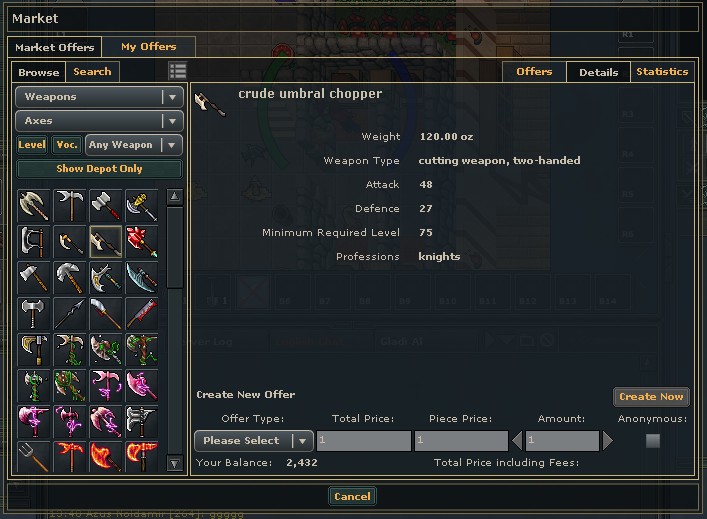Increase the amount with the right arrow

pos(607,441)
